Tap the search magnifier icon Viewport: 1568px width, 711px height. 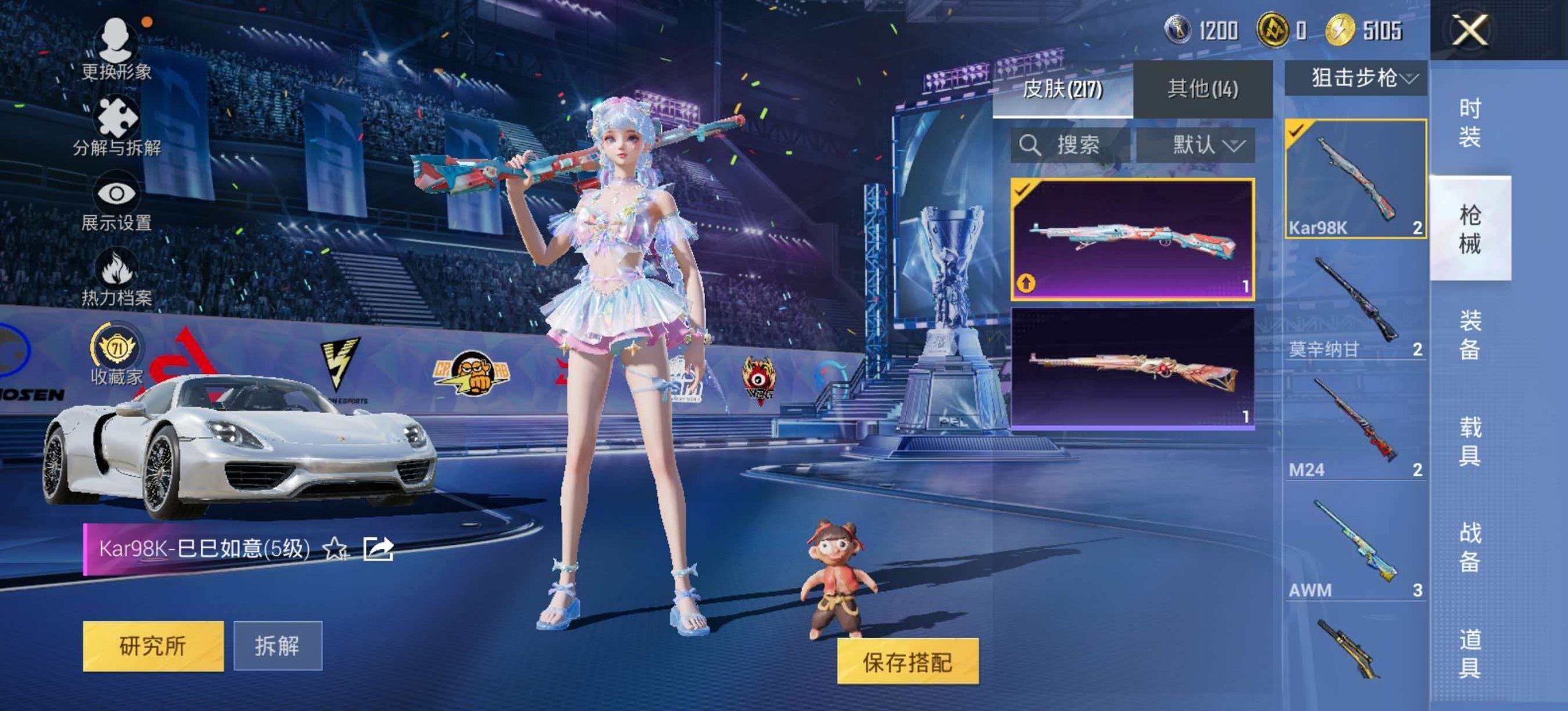click(1031, 146)
